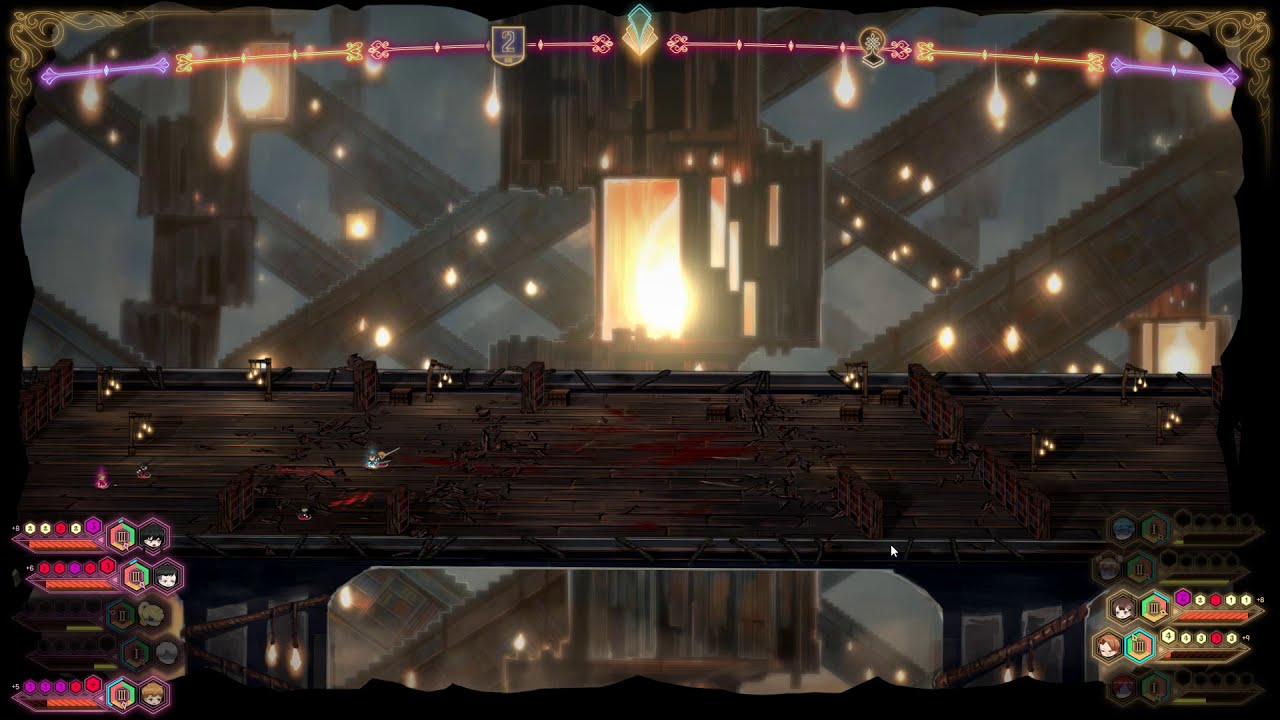The height and width of the screenshot is (720, 1280).
Task: Select the brown-haired character portrait
Action: 1123,608
